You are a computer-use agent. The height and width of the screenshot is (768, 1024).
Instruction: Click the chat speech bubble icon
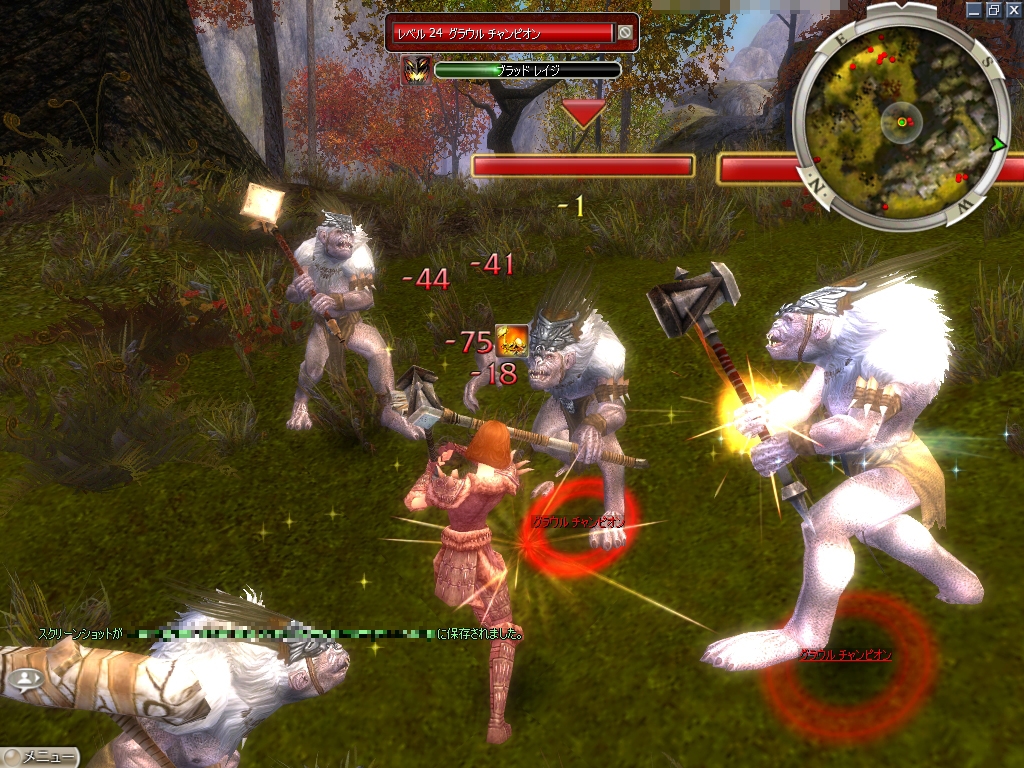pos(26,680)
